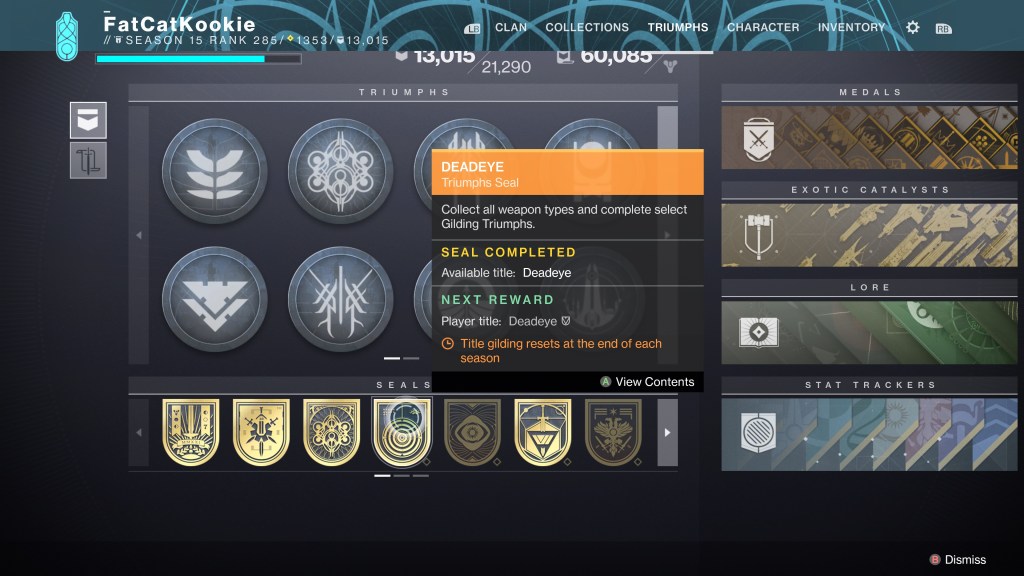Open the settings gear
The width and height of the screenshot is (1024, 576).
(912, 28)
